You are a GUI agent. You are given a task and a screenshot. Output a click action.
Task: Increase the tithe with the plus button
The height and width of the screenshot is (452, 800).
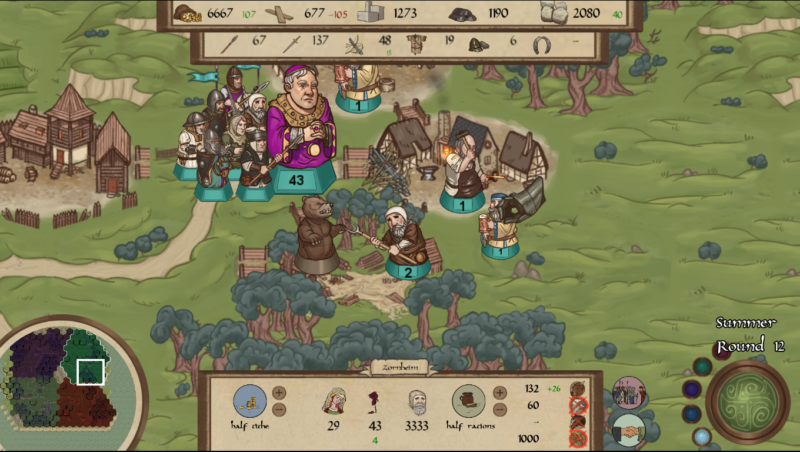279,392
